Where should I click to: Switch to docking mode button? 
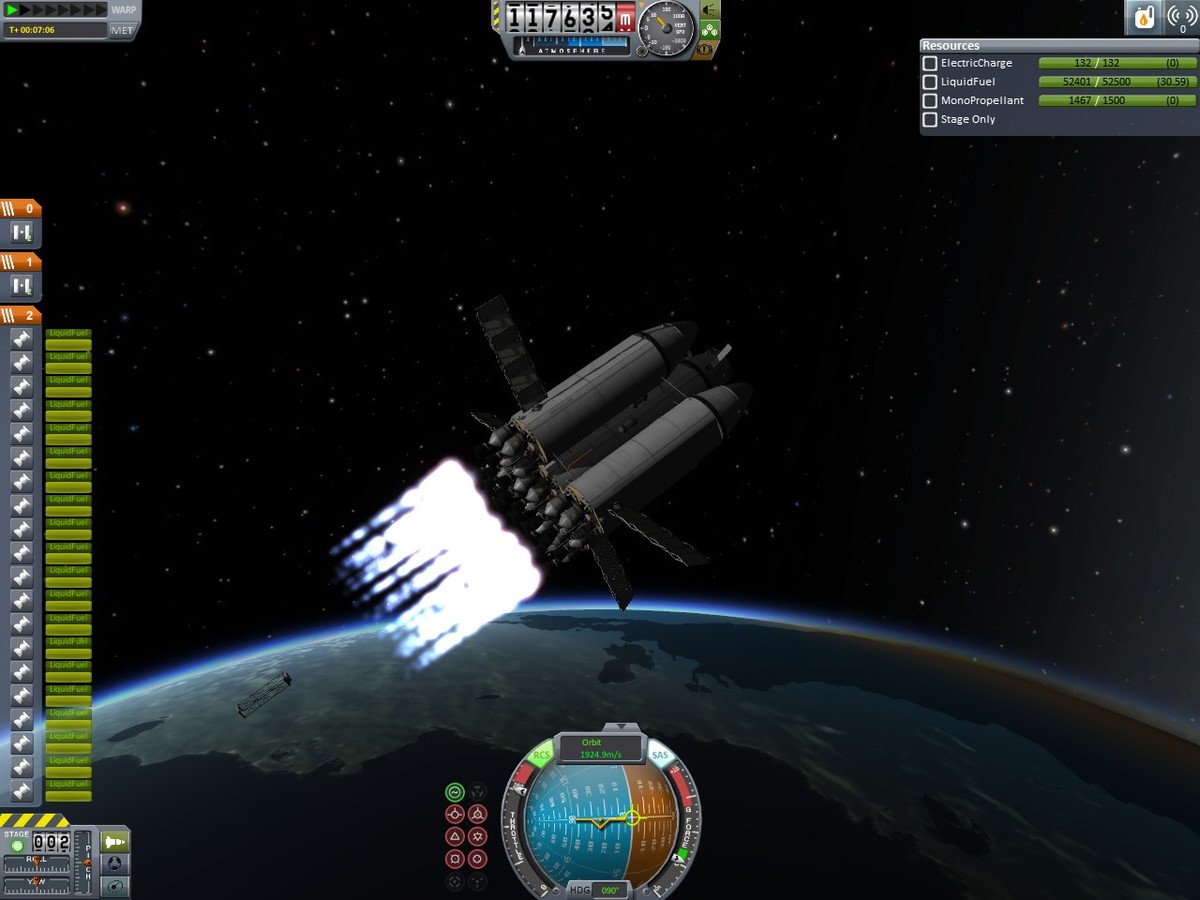pos(116,863)
